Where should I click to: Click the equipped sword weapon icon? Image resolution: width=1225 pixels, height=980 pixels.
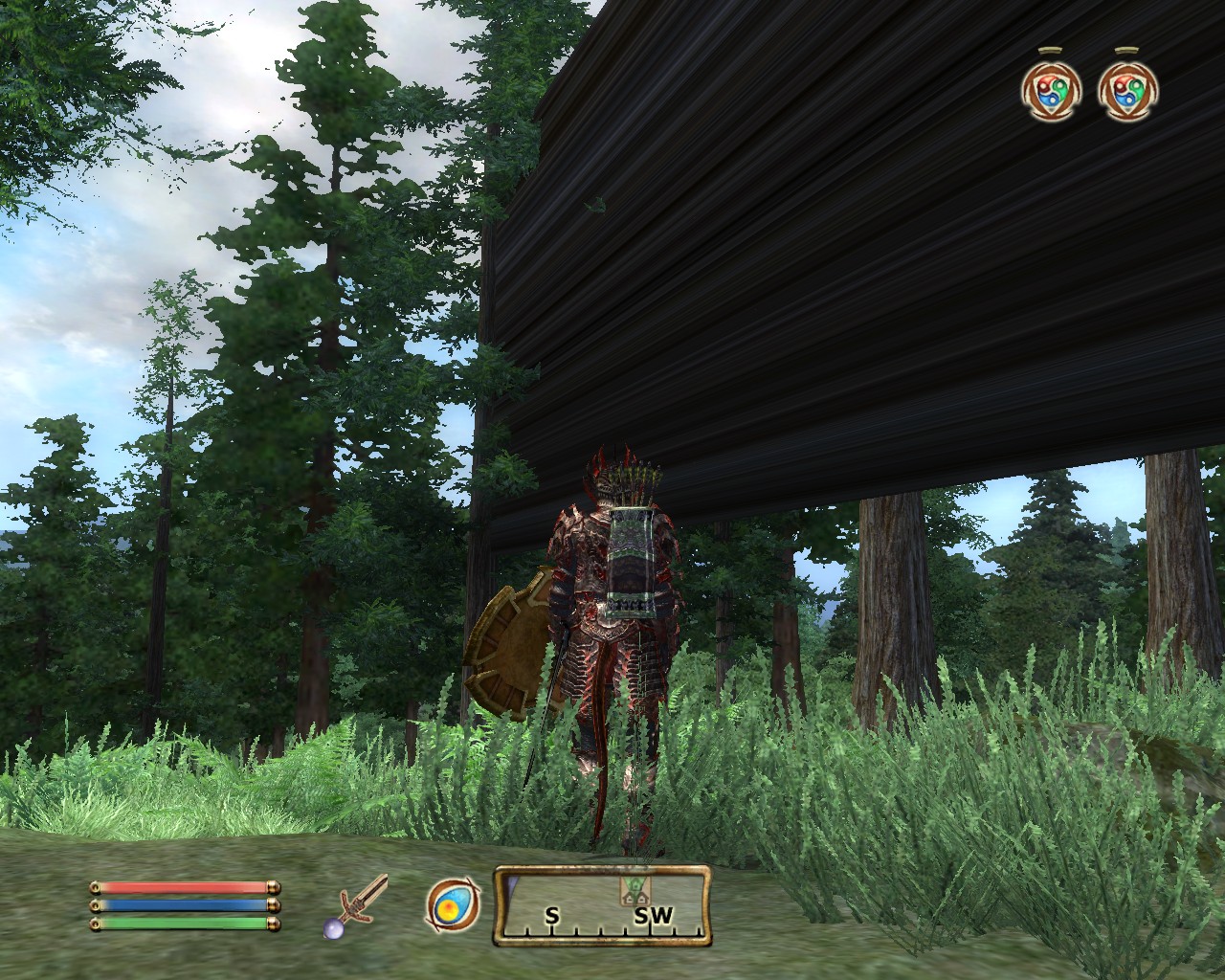point(360,905)
